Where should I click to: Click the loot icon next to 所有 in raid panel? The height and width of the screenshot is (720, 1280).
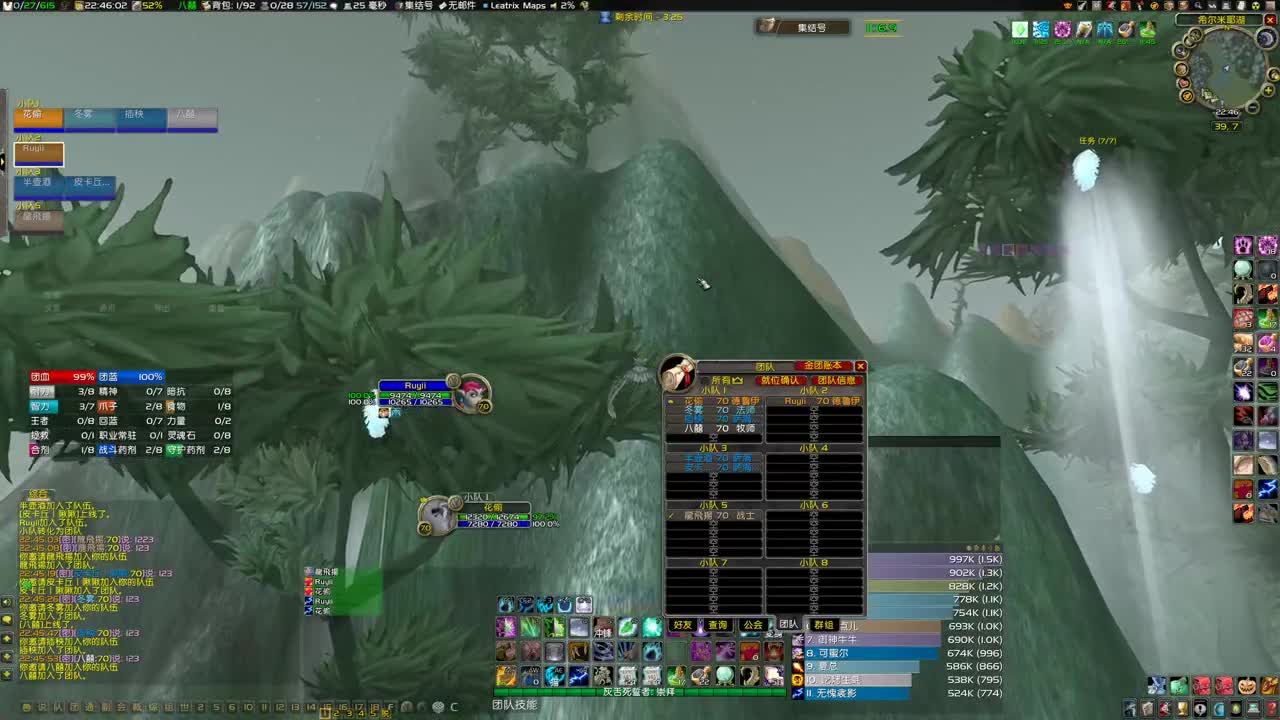pyautogui.click(x=737, y=380)
